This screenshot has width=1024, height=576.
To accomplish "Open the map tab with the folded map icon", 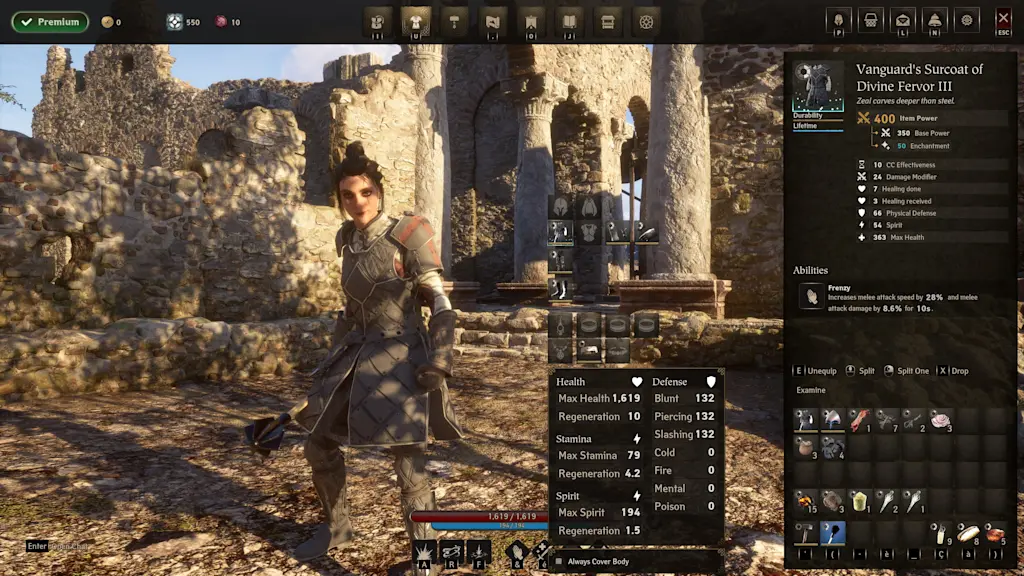I will click(492, 20).
